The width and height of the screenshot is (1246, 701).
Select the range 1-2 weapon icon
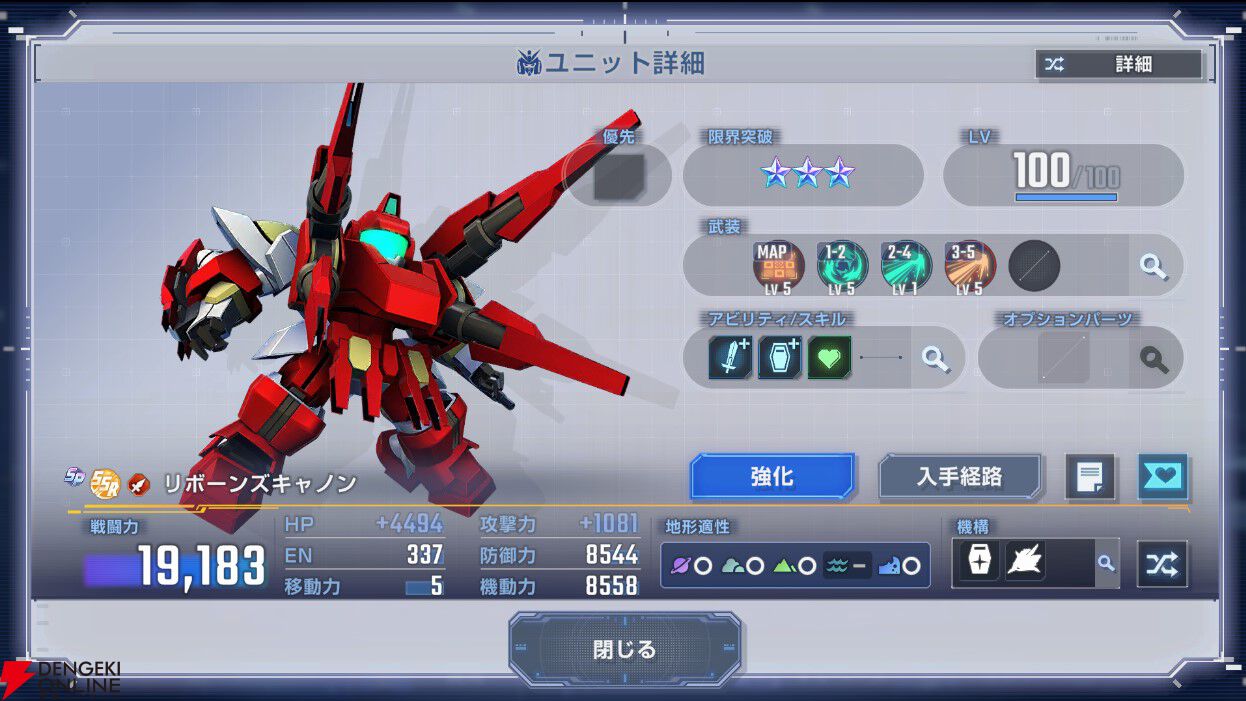click(x=842, y=266)
